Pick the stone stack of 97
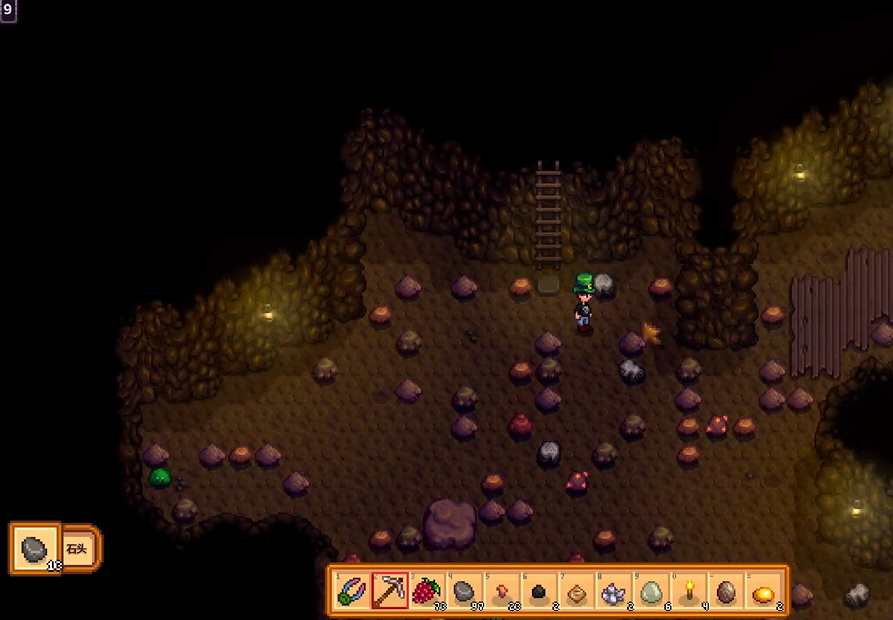 click(x=465, y=591)
